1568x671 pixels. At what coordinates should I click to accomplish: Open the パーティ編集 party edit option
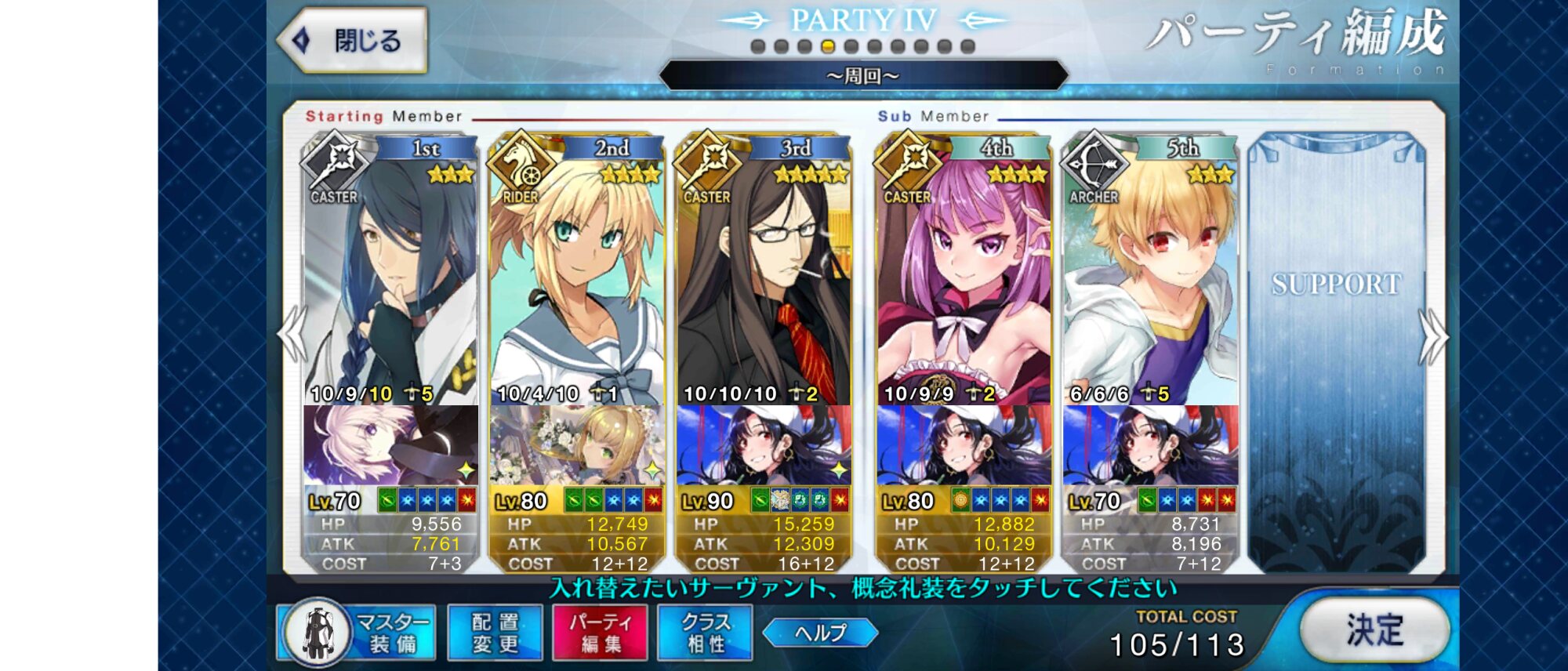click(x=600, y=633)
